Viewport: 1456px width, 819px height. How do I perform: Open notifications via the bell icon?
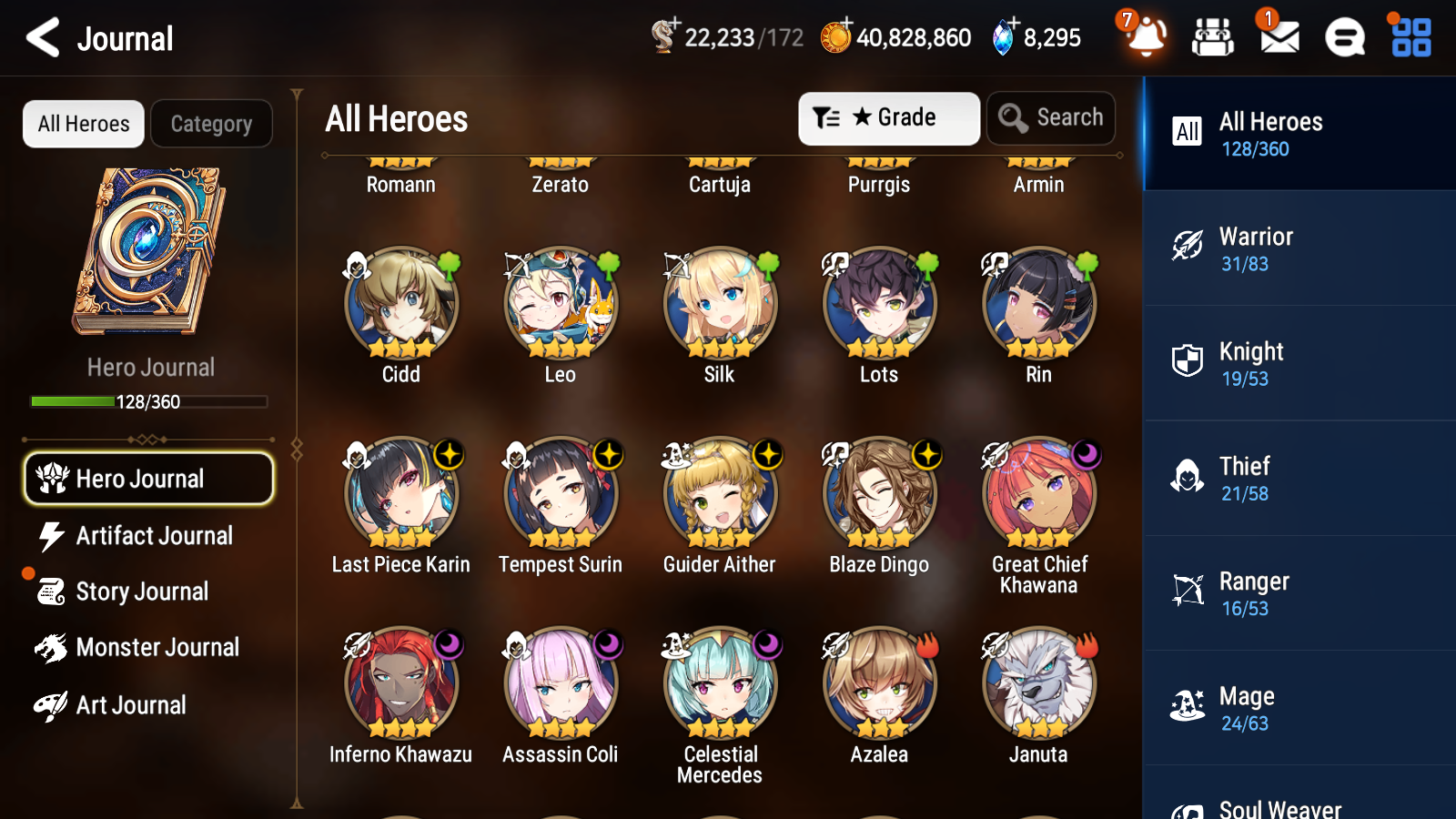tap(1146, 38)
